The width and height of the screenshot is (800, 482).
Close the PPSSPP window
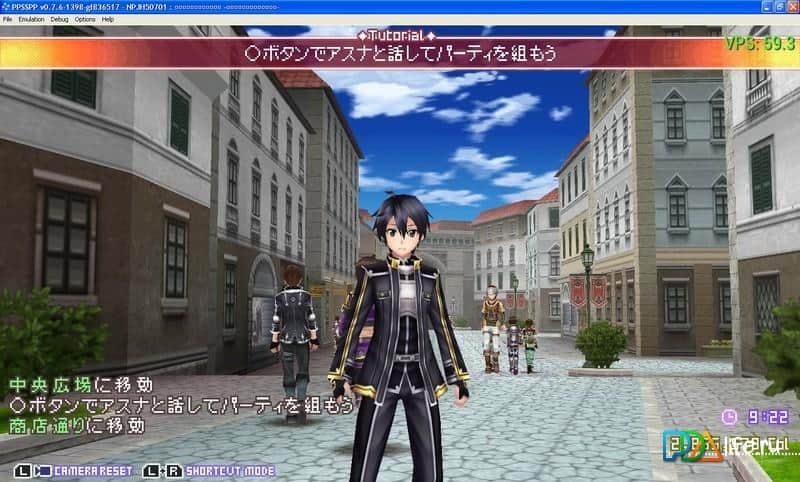[789, 6]
